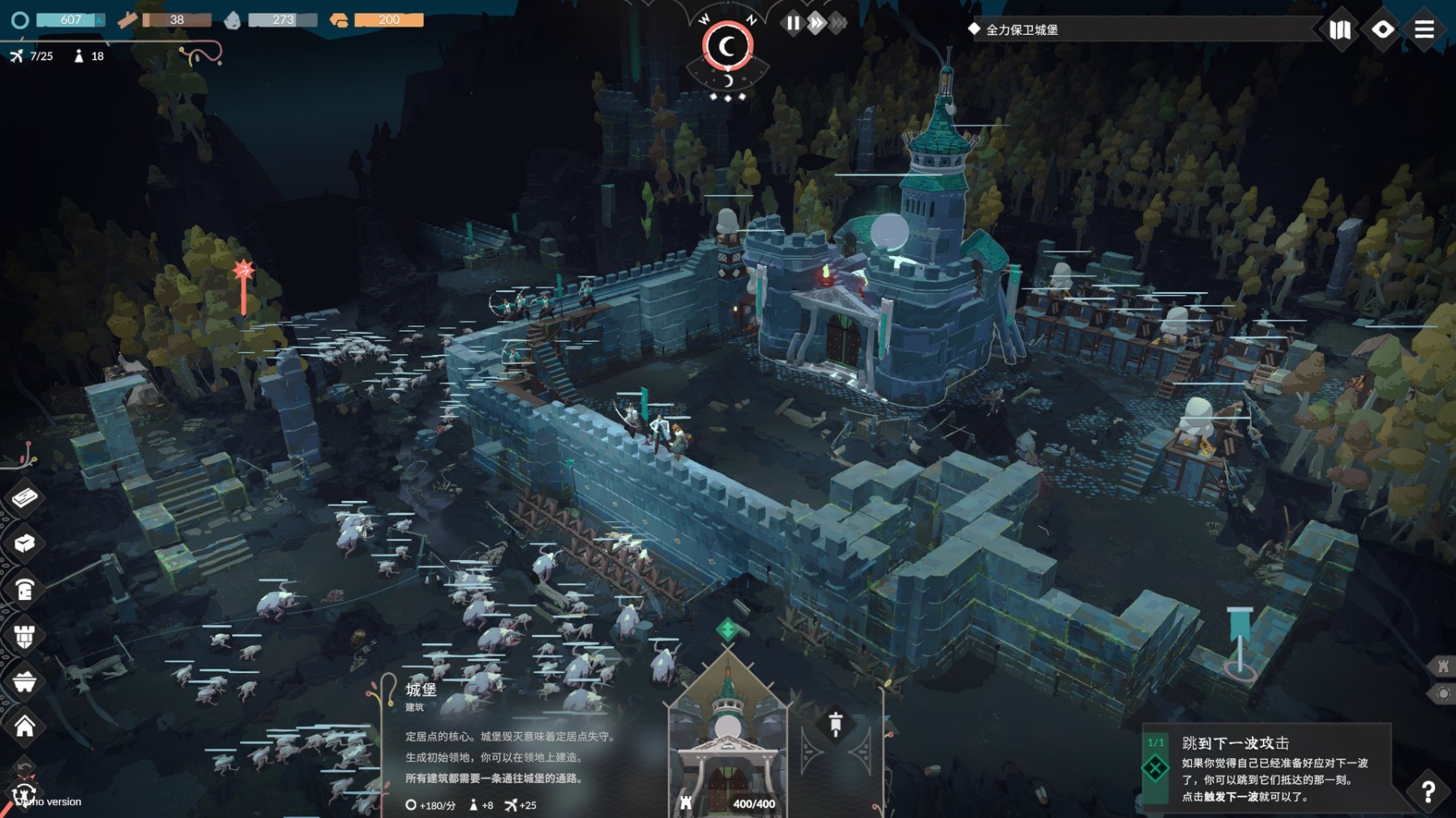Open the wood planks build category
The width and height of the screenshot is (1456, 818).
click(24, 497)
